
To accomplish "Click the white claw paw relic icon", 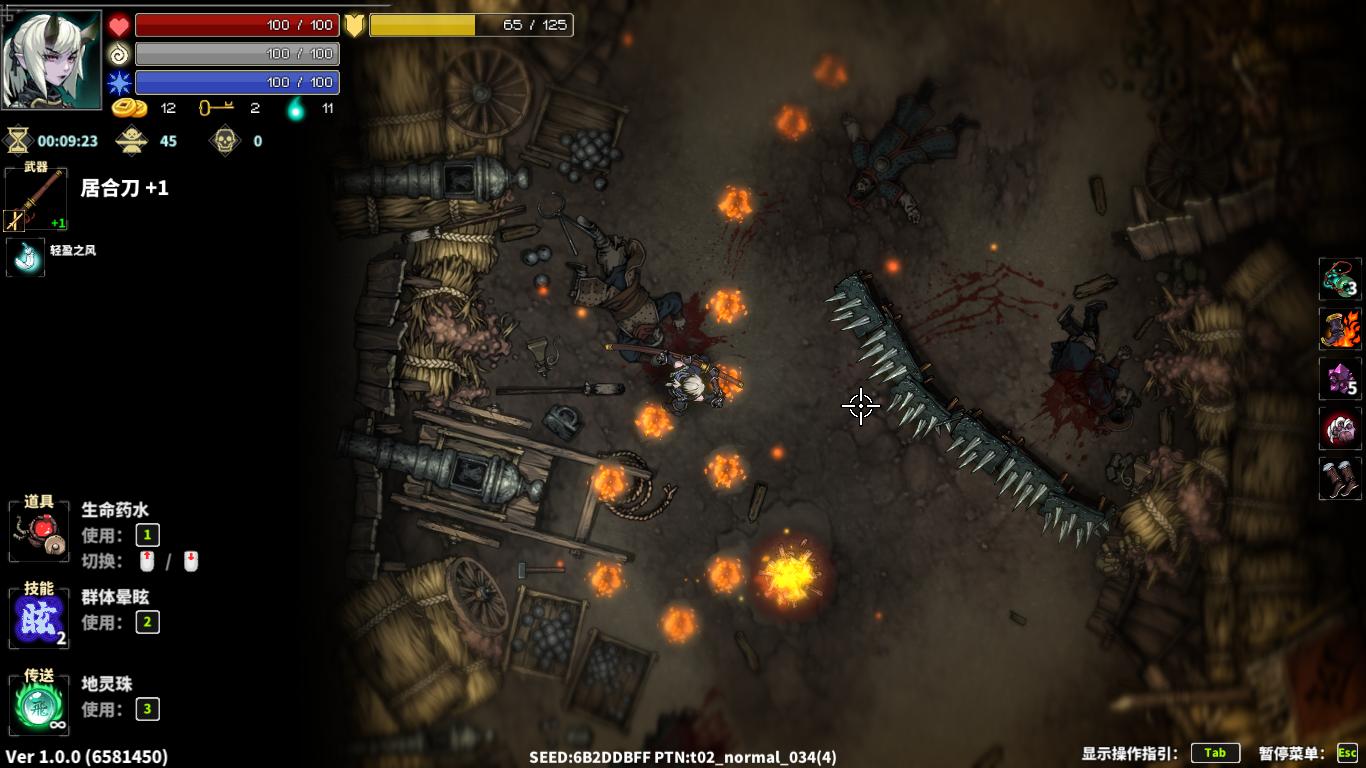I will [1340, 429].
